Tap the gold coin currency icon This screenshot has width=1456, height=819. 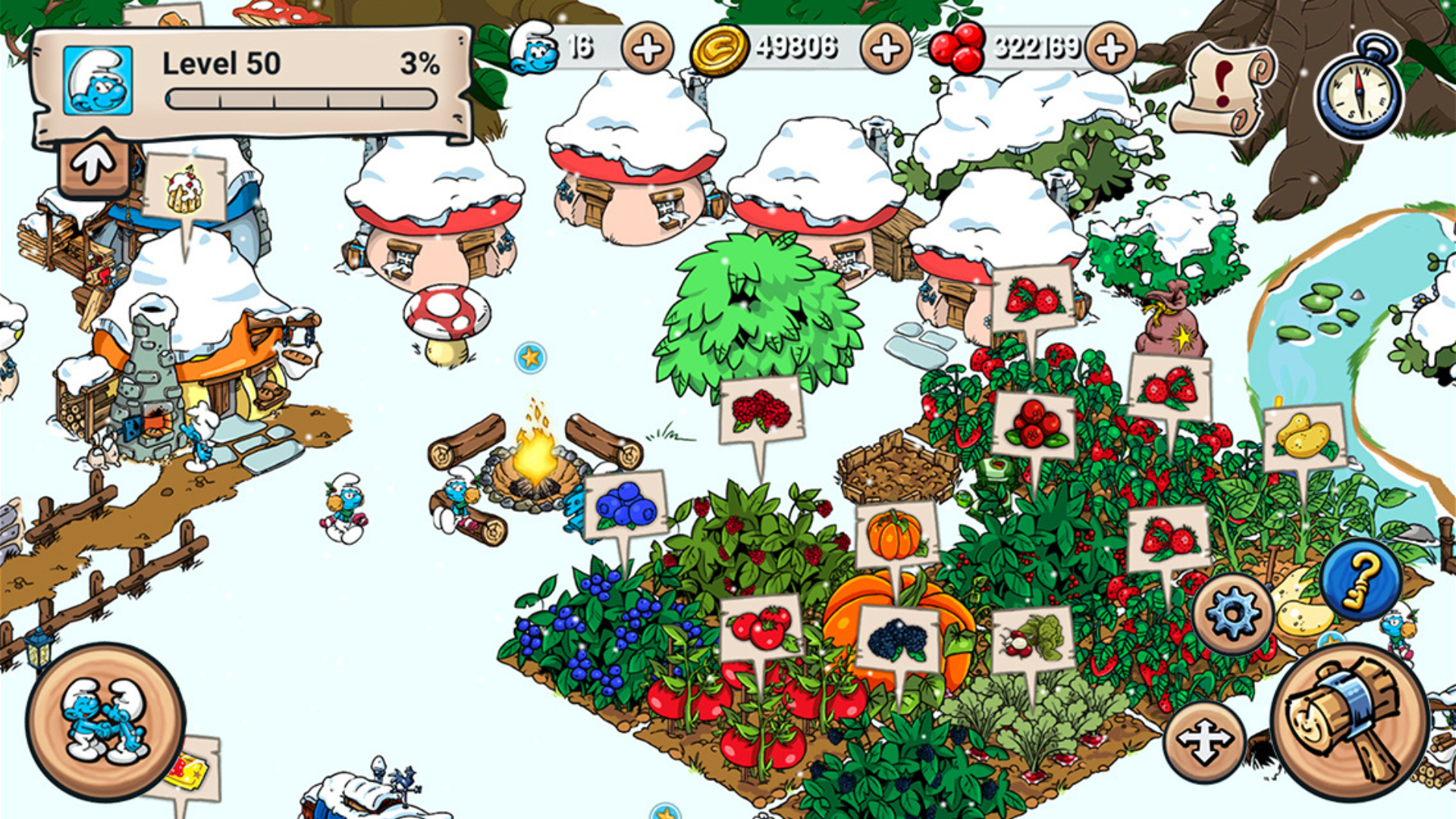point(720,49)
